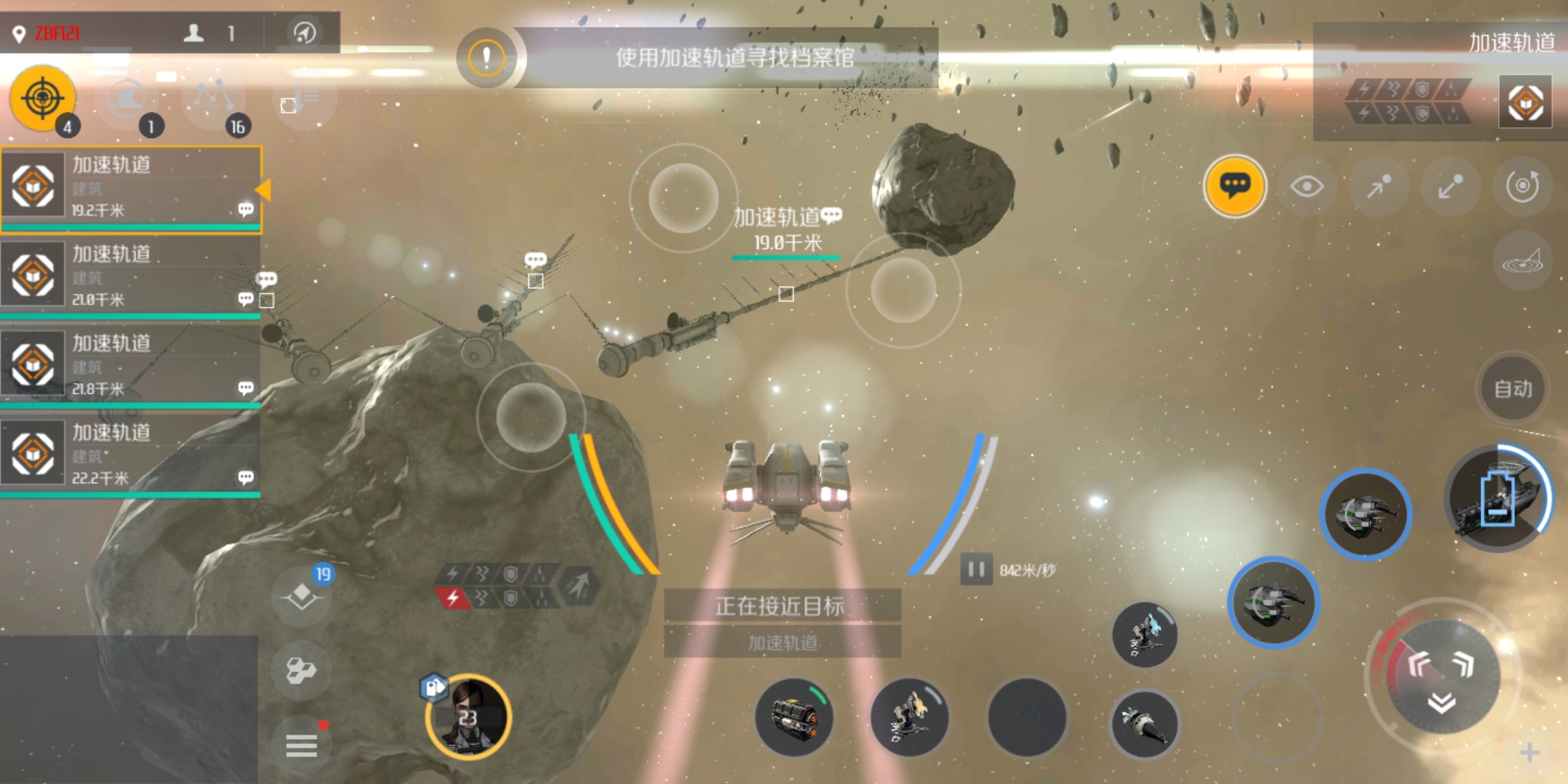Tap the yellow speech bubble interact button
Viewport: 1568px width, 784px height.
click(x=1235, y=186)
